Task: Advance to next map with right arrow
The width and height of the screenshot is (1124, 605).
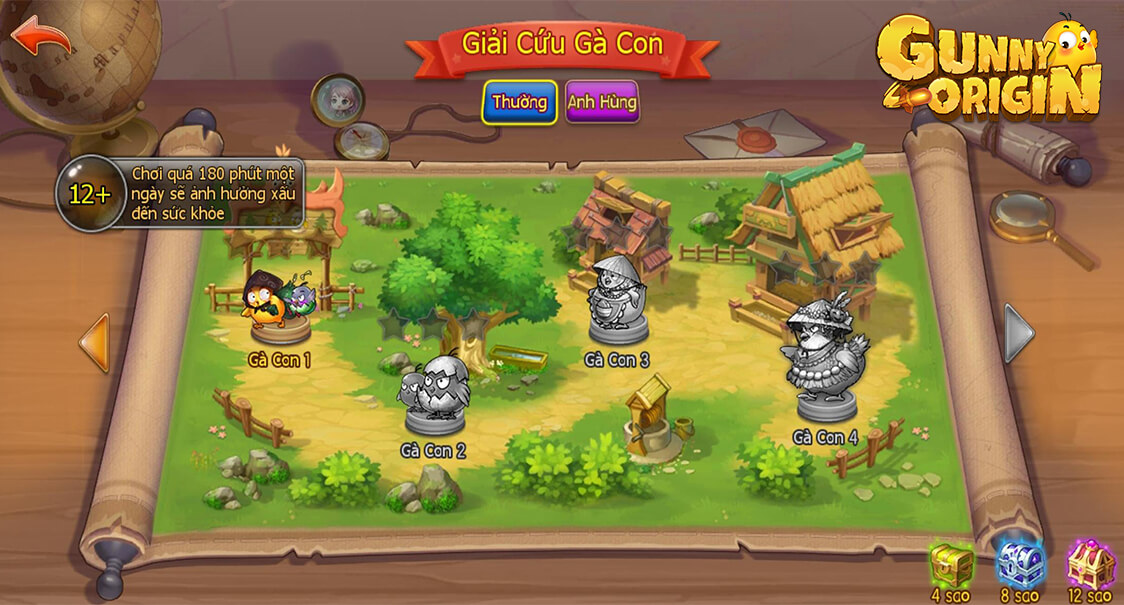Action: tap(1019, 333)
